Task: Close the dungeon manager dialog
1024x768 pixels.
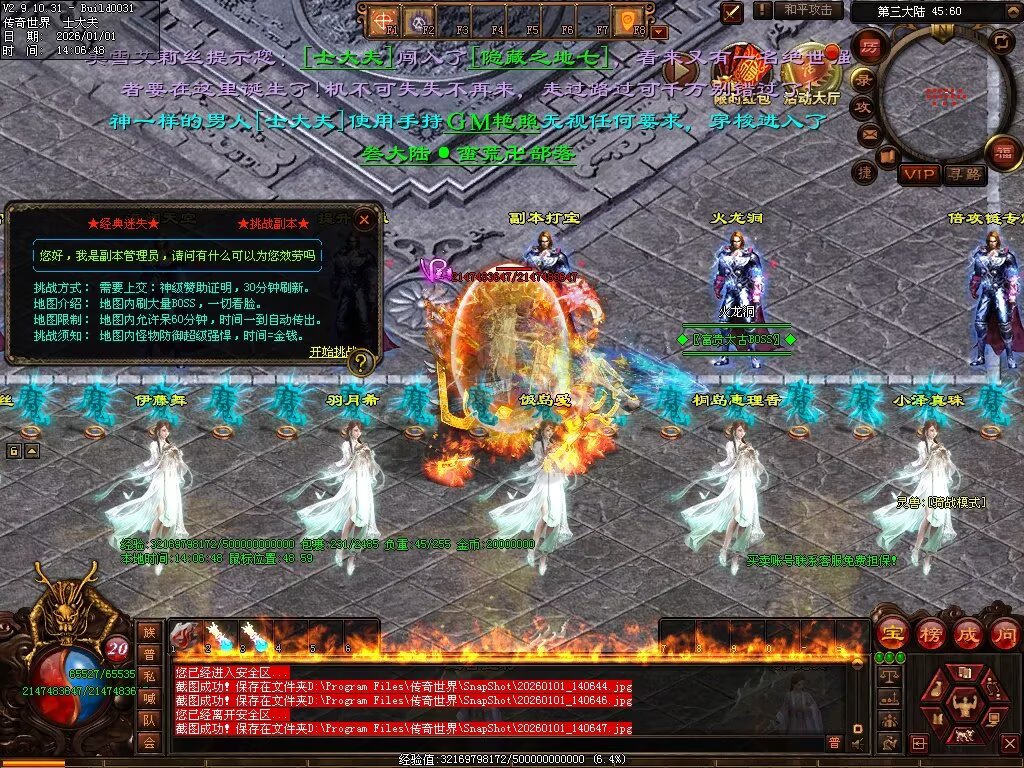Action: click(365, 219)
